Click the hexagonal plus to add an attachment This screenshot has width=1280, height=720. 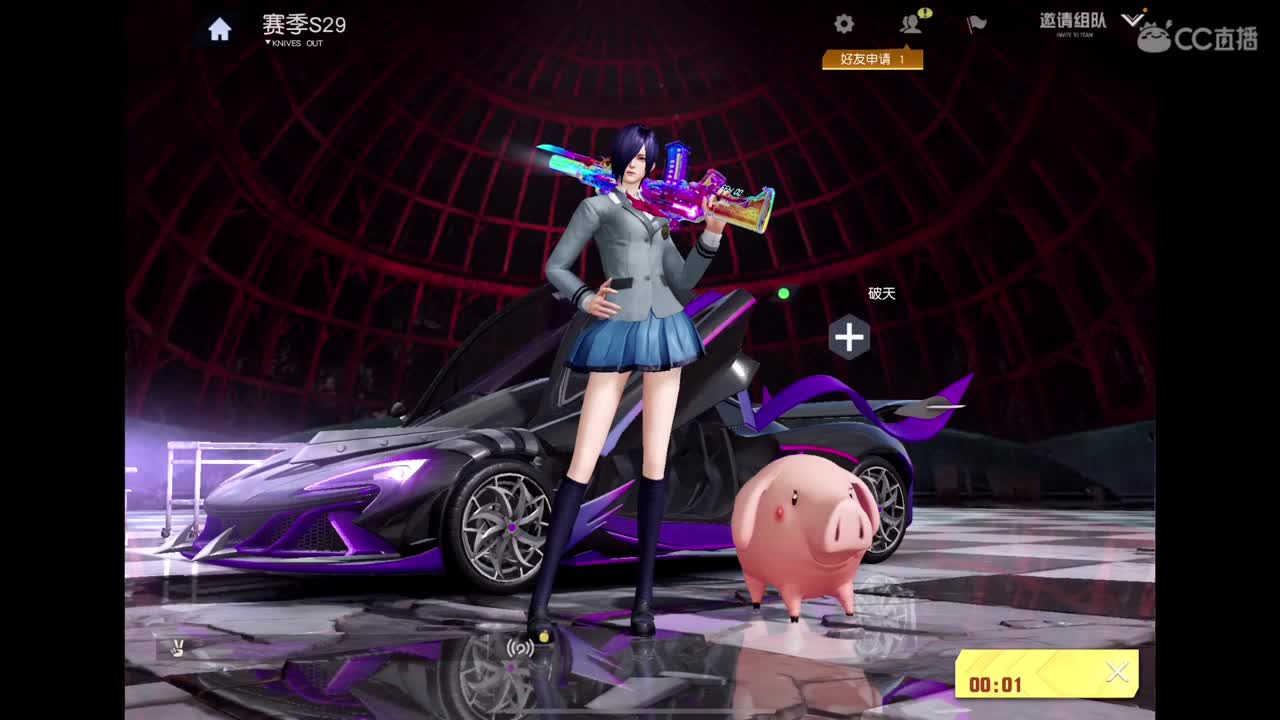click(x=849, y=338)
